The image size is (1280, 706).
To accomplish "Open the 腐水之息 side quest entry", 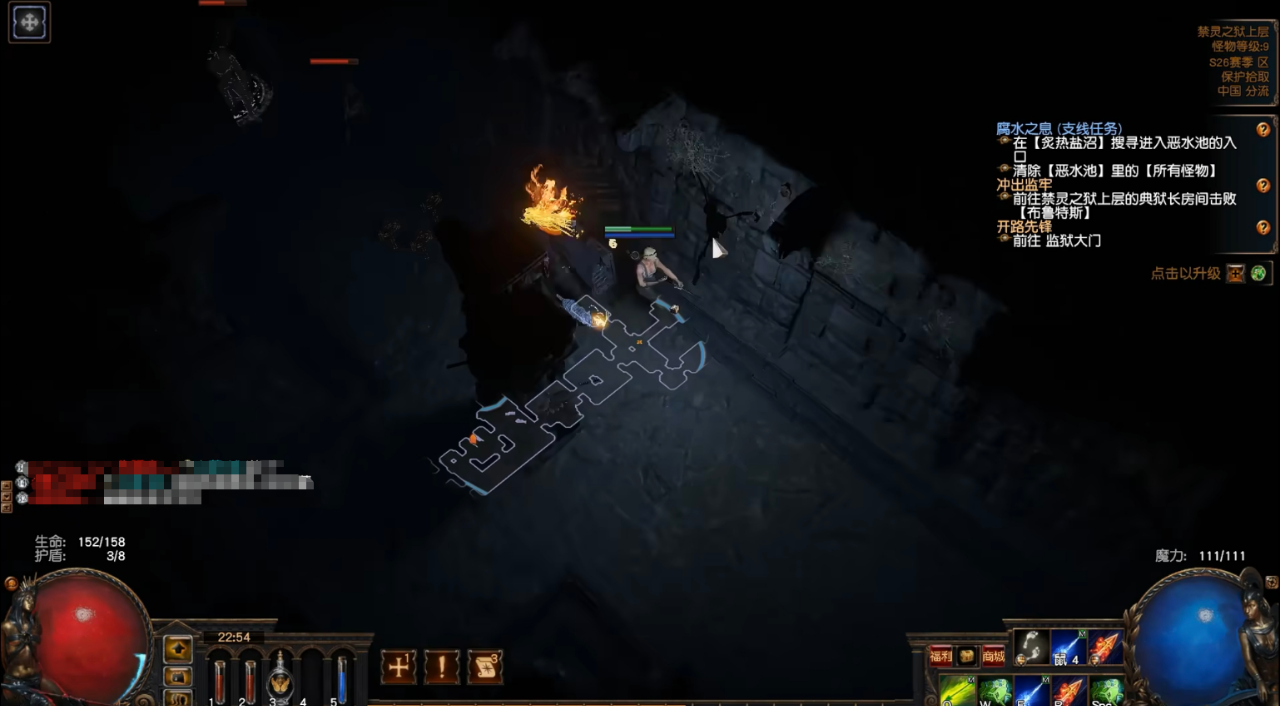I will click(1059, 129).
